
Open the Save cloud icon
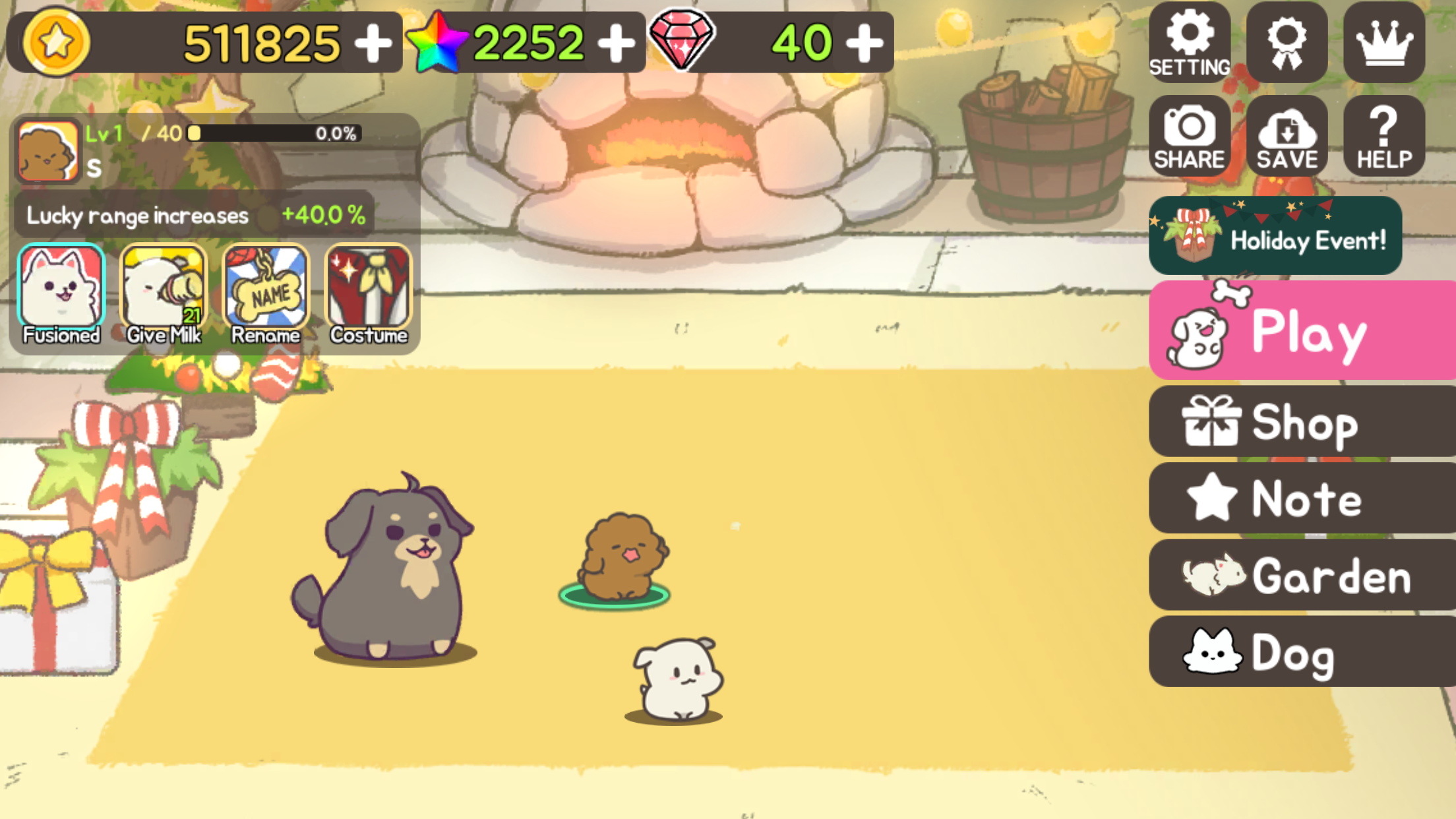[x=1286, y=135]
